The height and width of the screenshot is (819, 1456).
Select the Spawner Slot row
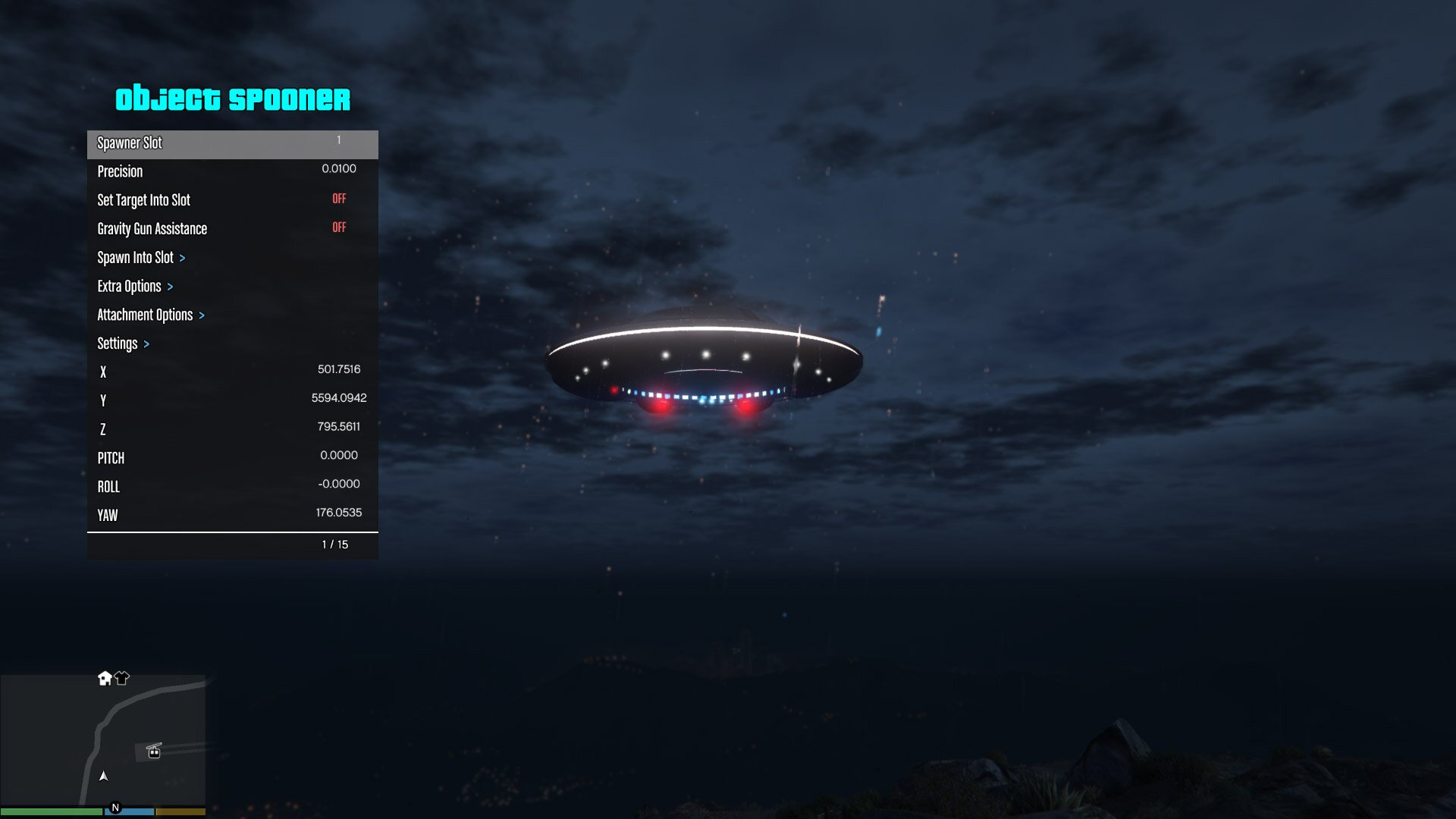(232, 143)
